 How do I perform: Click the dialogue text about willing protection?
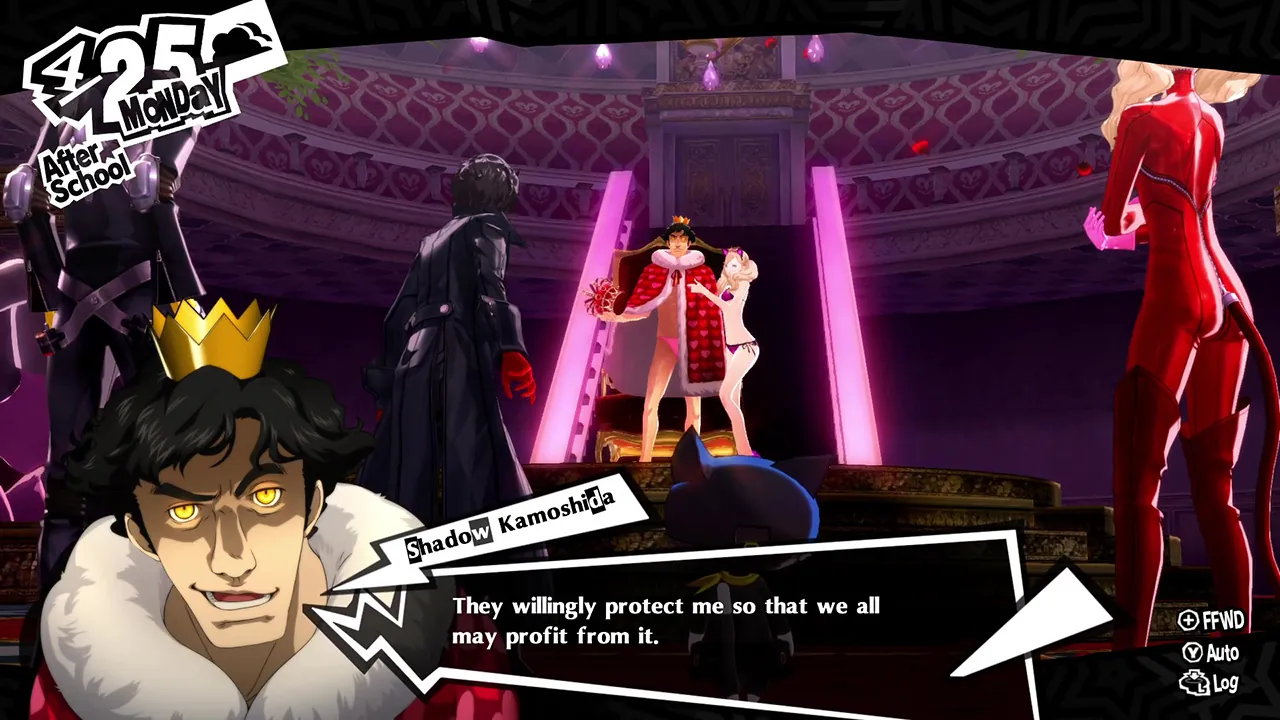(665, 620)
